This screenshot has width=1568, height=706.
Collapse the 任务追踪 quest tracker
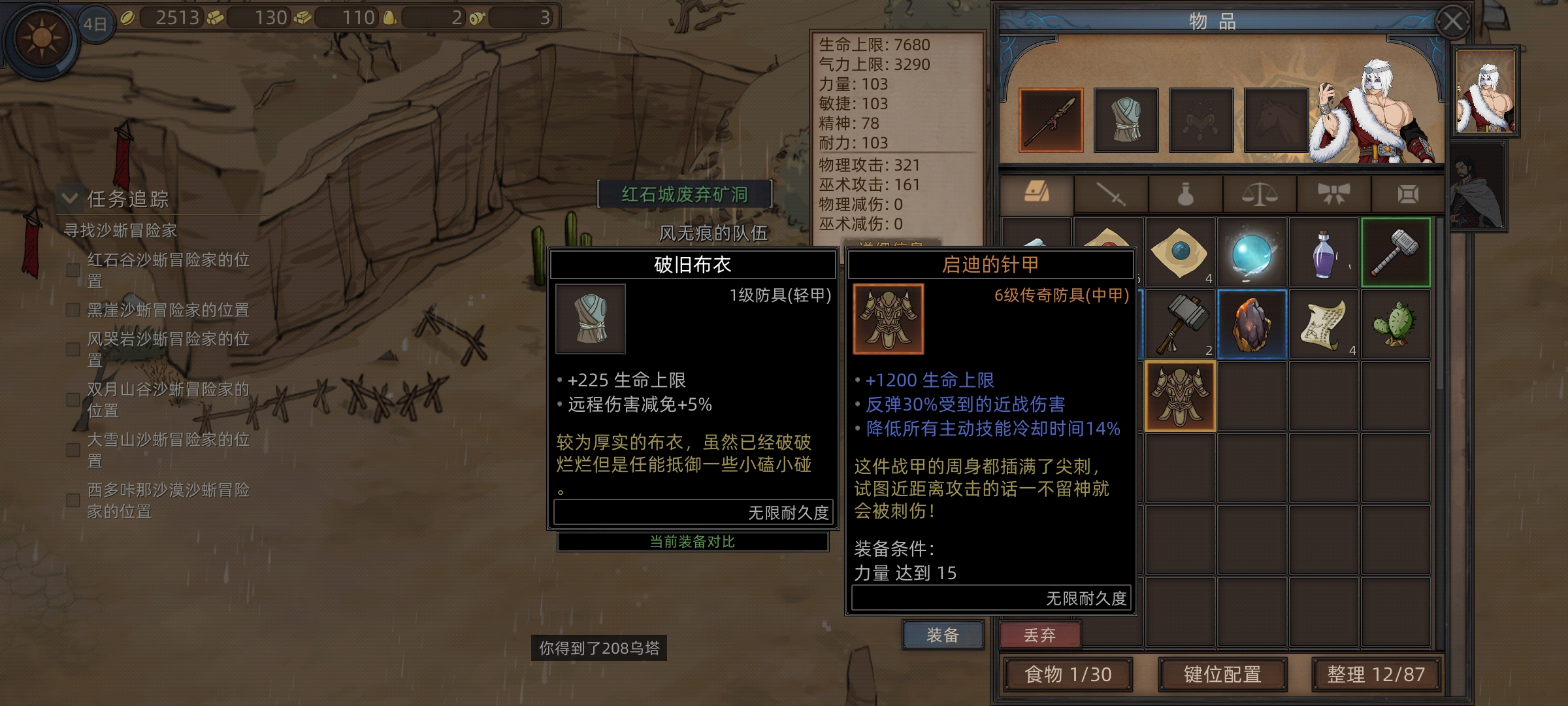pos(70,198)
